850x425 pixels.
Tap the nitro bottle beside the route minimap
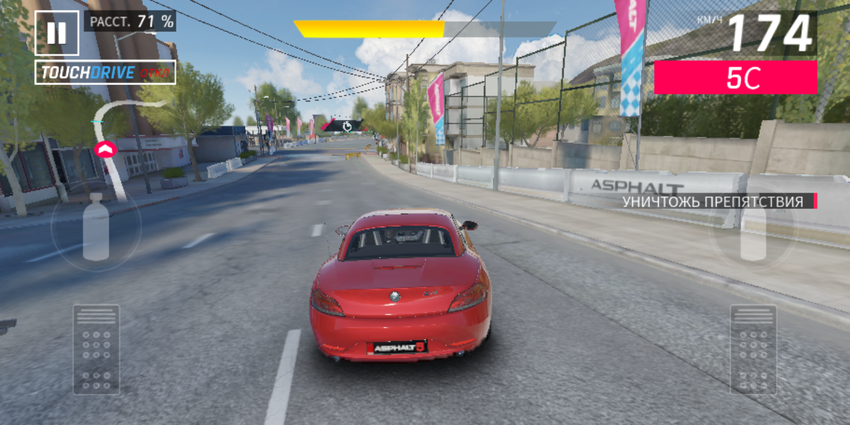tap(96, 228)
